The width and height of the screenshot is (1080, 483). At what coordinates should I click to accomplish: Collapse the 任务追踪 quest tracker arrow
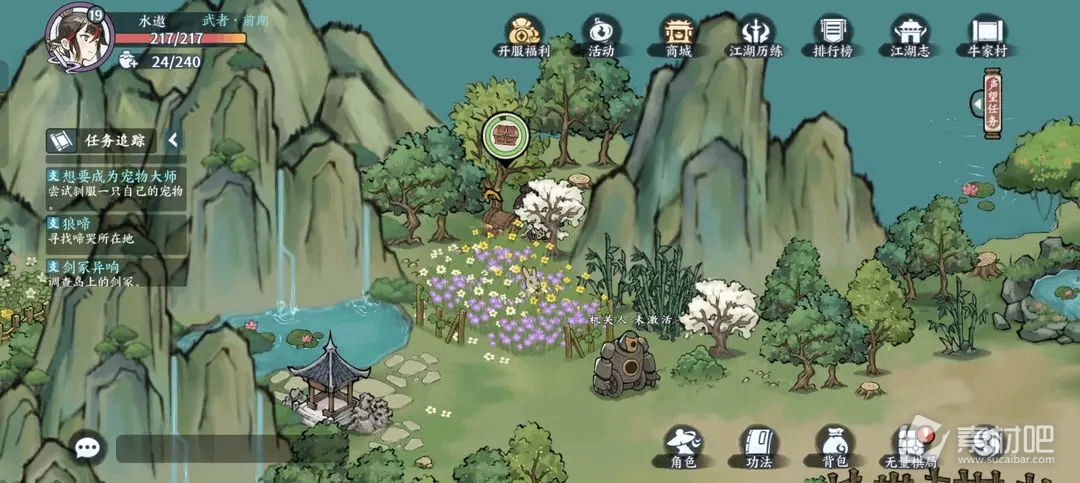pos(173,140)
